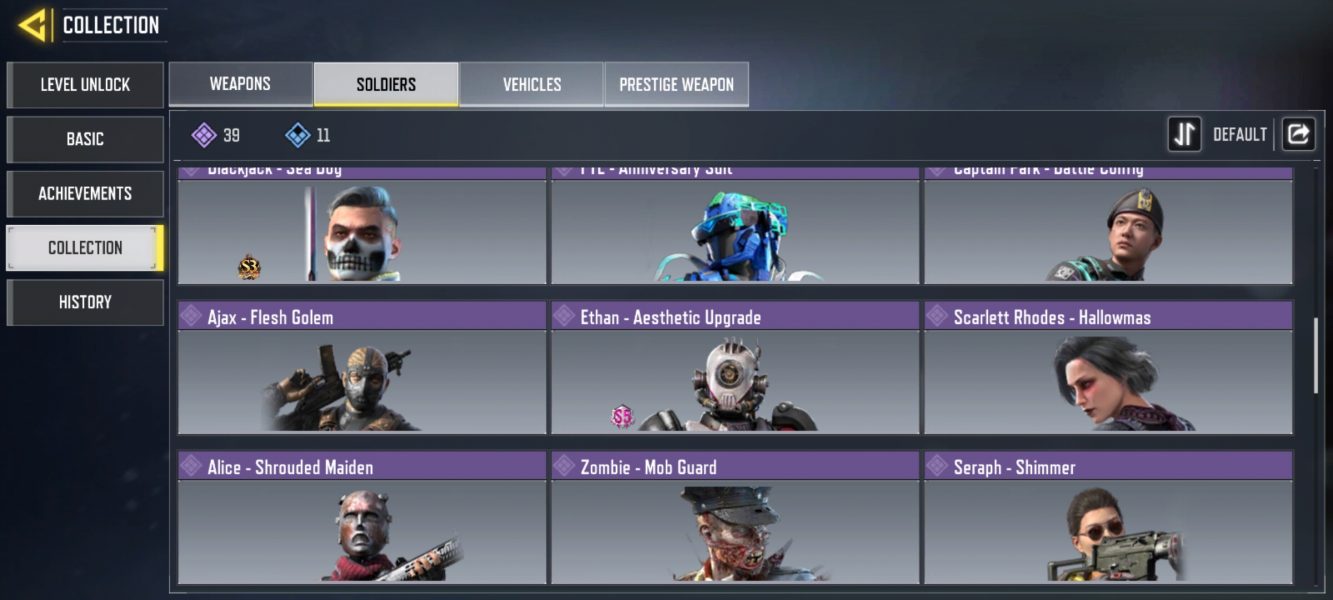
Task: Open the Level Unlock section
Action: (85, 85)
